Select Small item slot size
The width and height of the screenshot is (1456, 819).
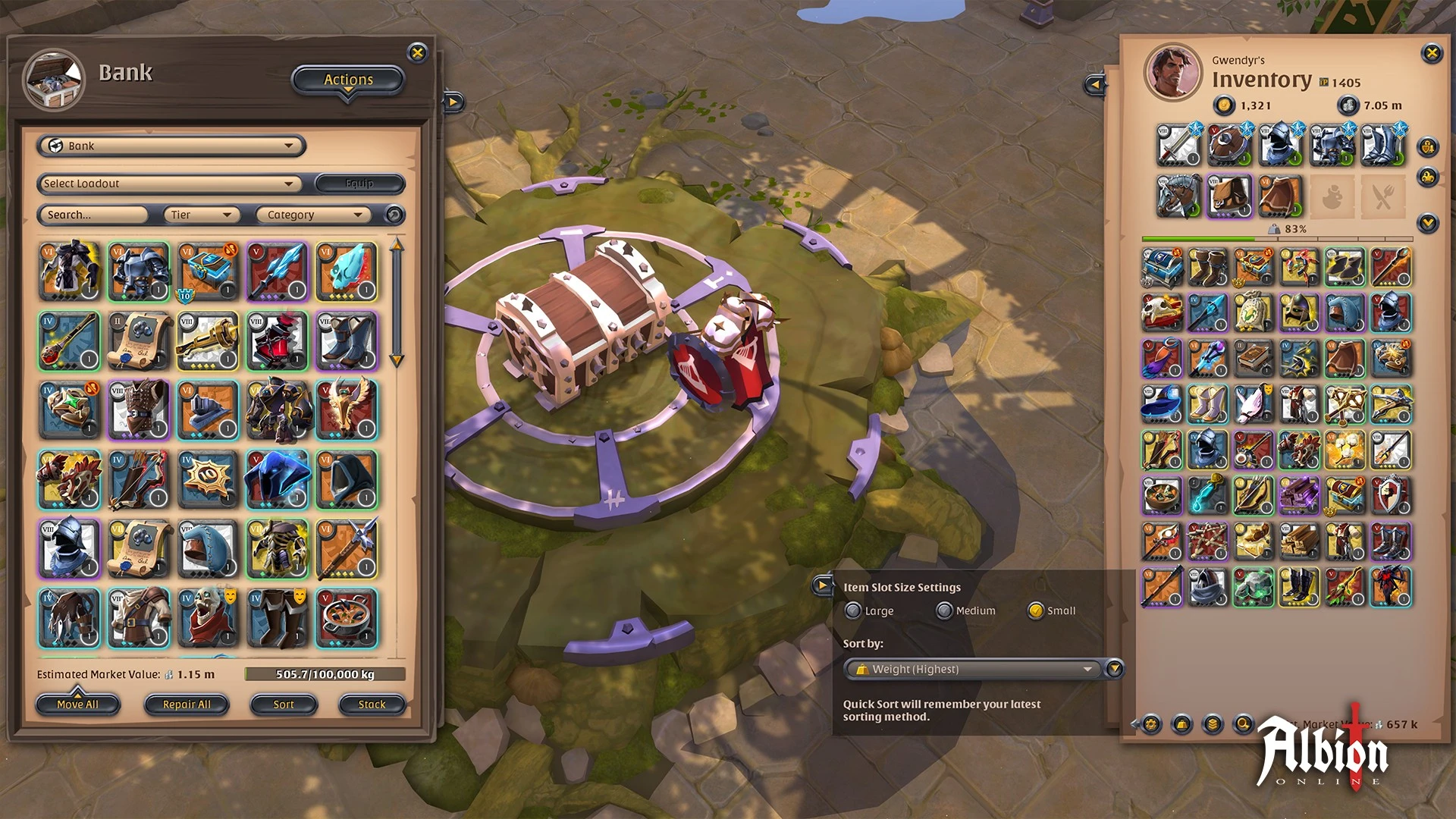pos(1036,610)
